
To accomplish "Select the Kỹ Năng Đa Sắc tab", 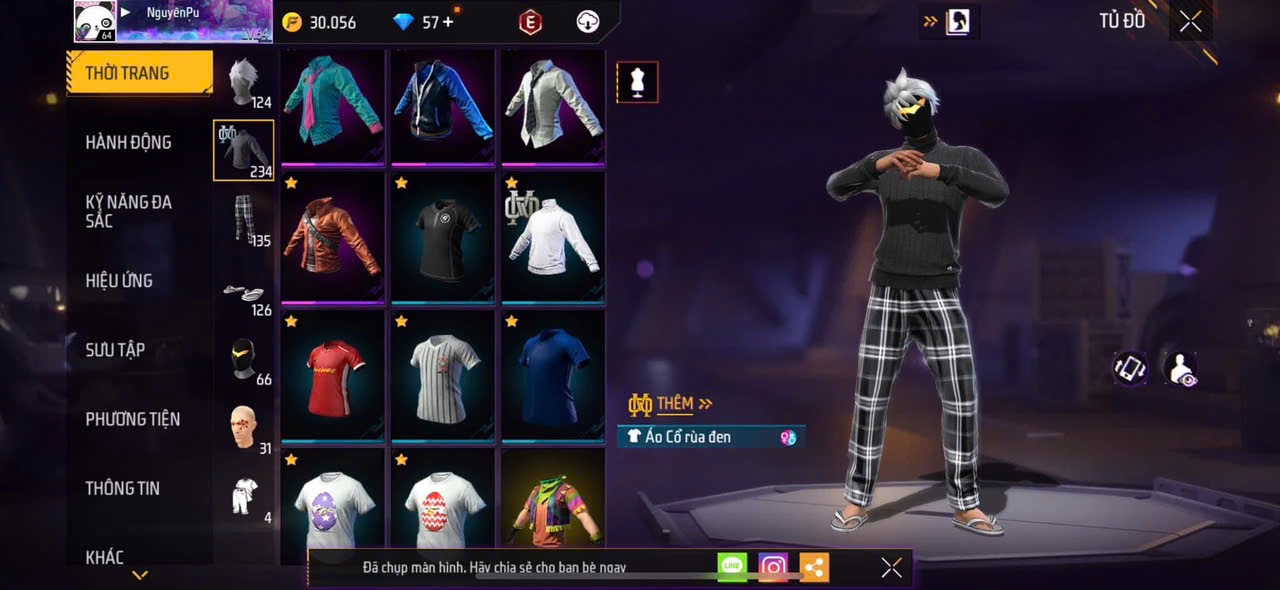I will [x=128, y=211].
